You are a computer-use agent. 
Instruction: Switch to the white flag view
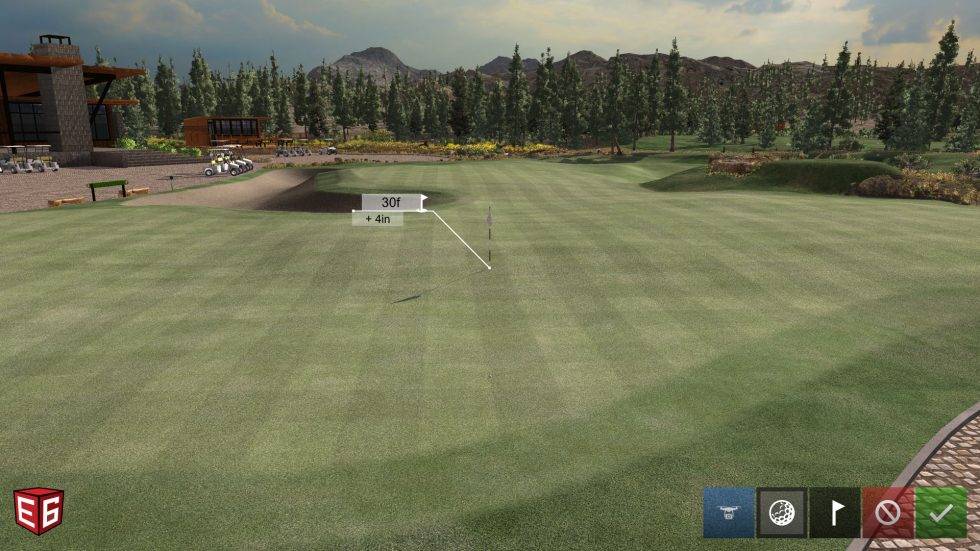coord(834,513)
